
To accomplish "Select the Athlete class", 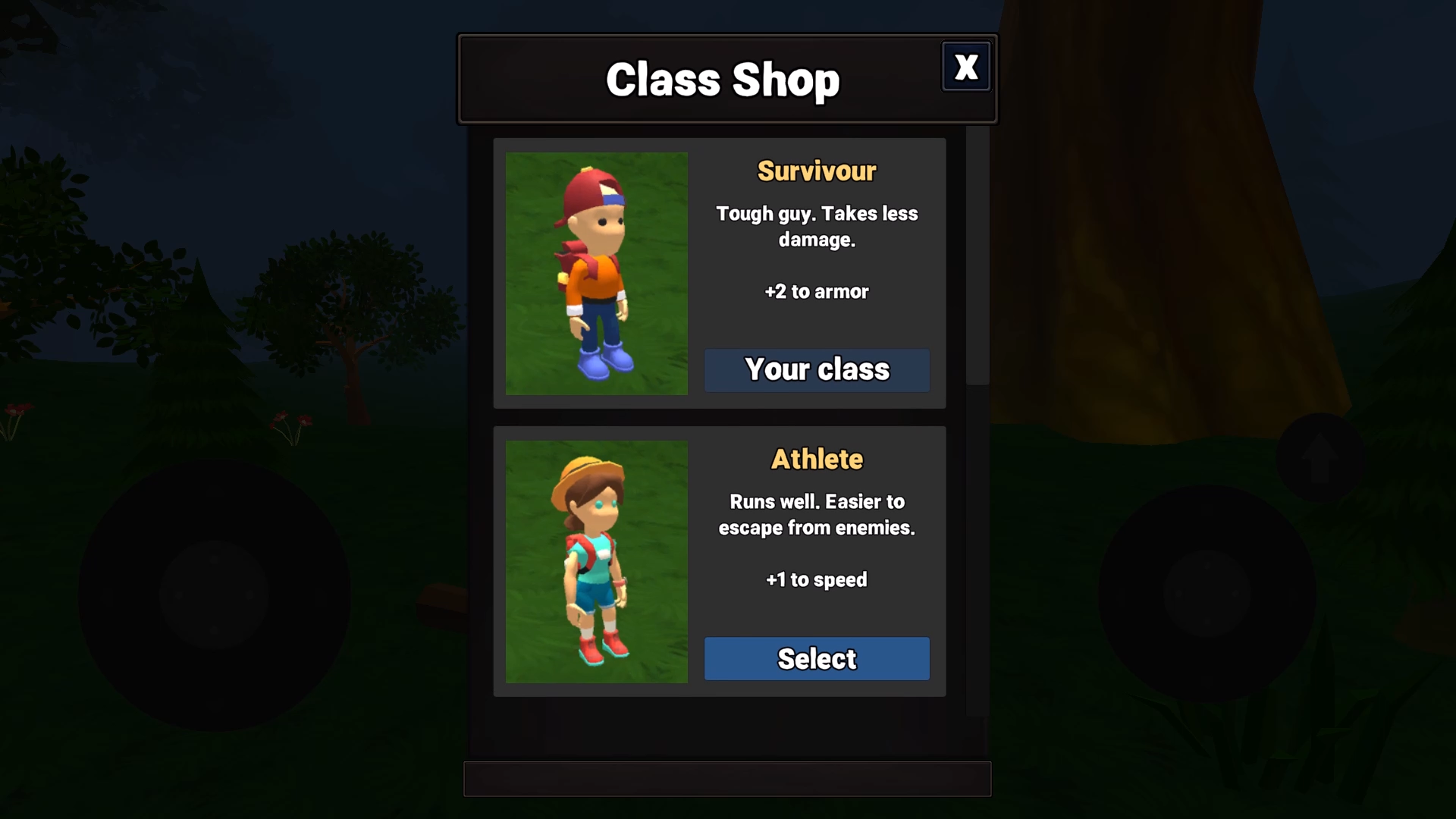I will pos(816,658).
